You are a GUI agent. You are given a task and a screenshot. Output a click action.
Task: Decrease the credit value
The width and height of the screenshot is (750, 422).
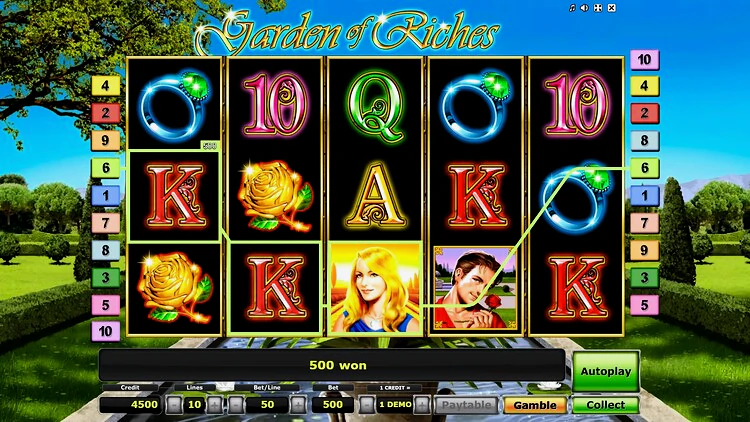tap(367, 405)
